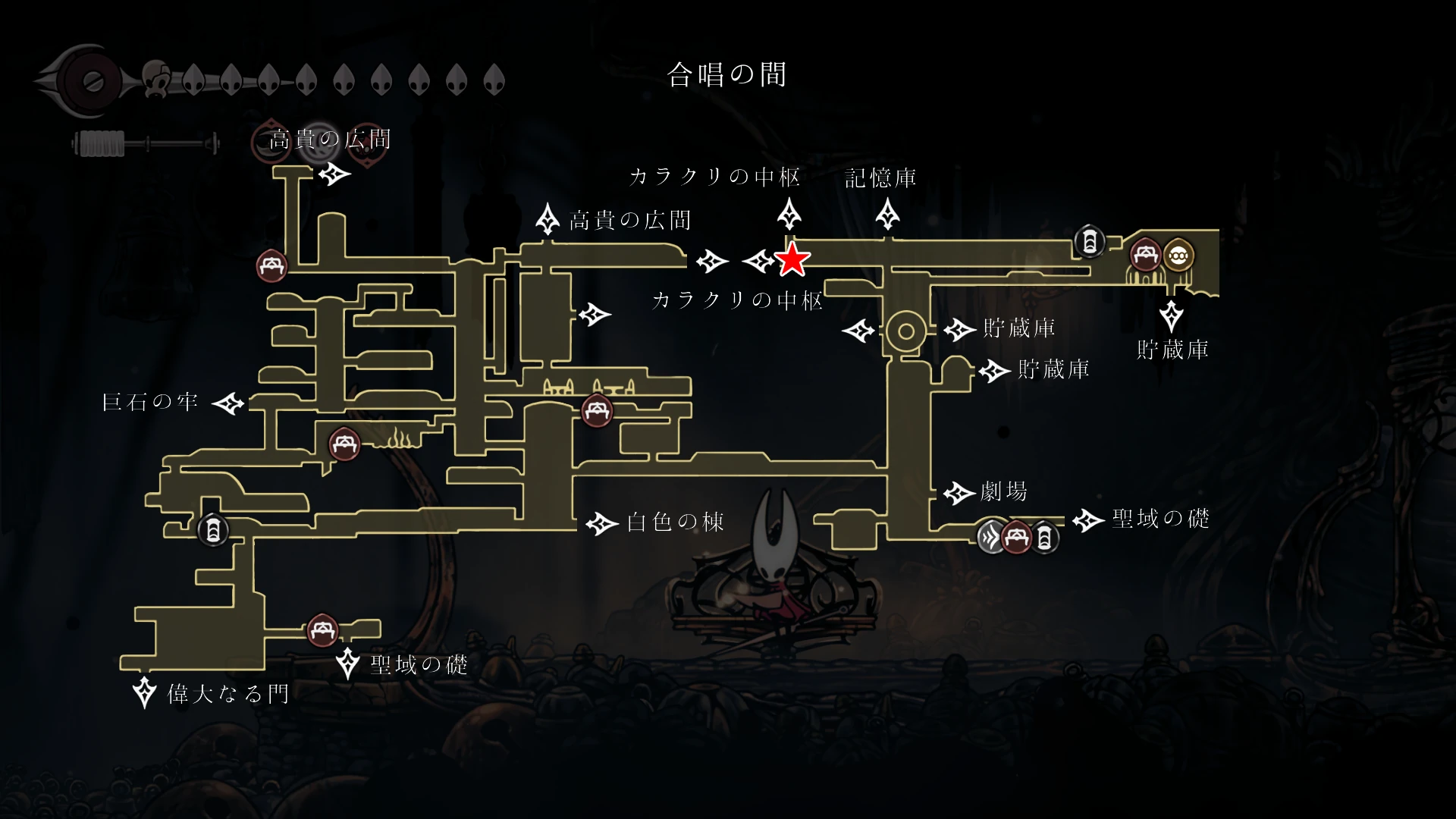Viewport: 1456px width, 819px height.
Task: Click the silk spool gauge below the health masks
Action: (144, 143)
